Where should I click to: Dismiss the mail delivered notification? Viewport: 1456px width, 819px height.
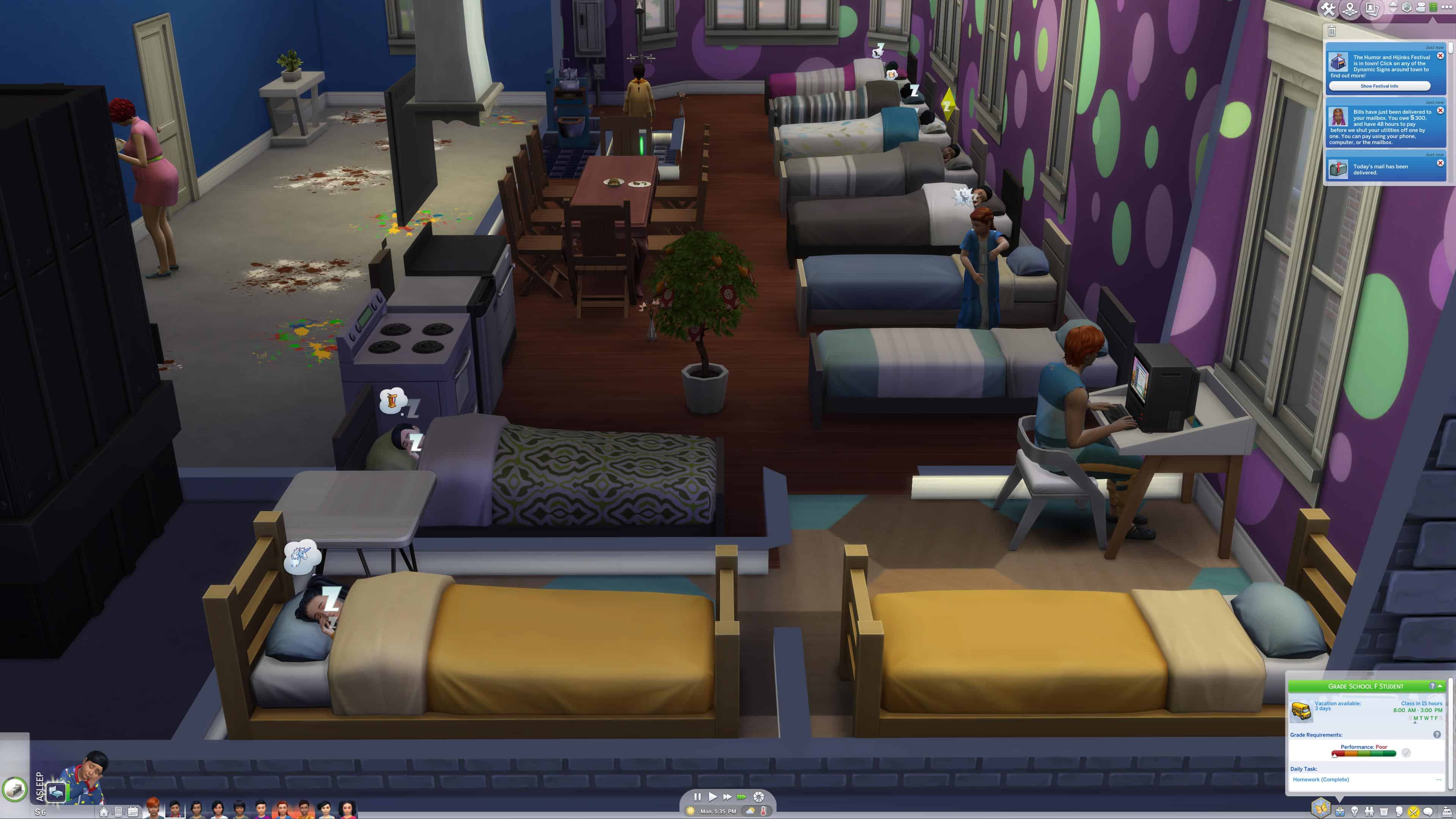(1440, 163)
